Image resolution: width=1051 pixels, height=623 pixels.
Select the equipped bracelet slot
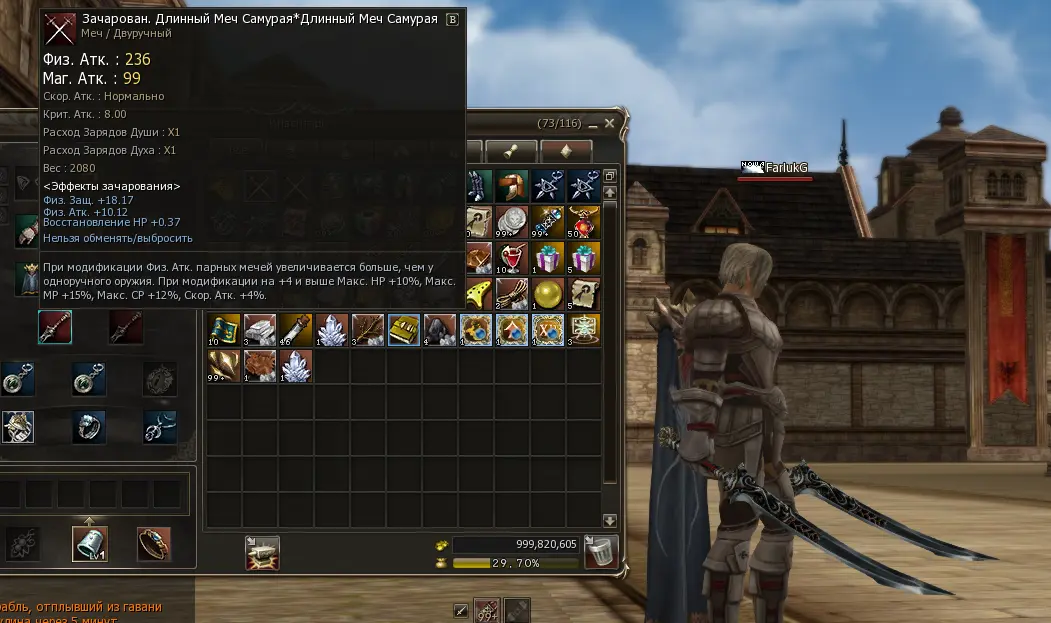(154, 544)
